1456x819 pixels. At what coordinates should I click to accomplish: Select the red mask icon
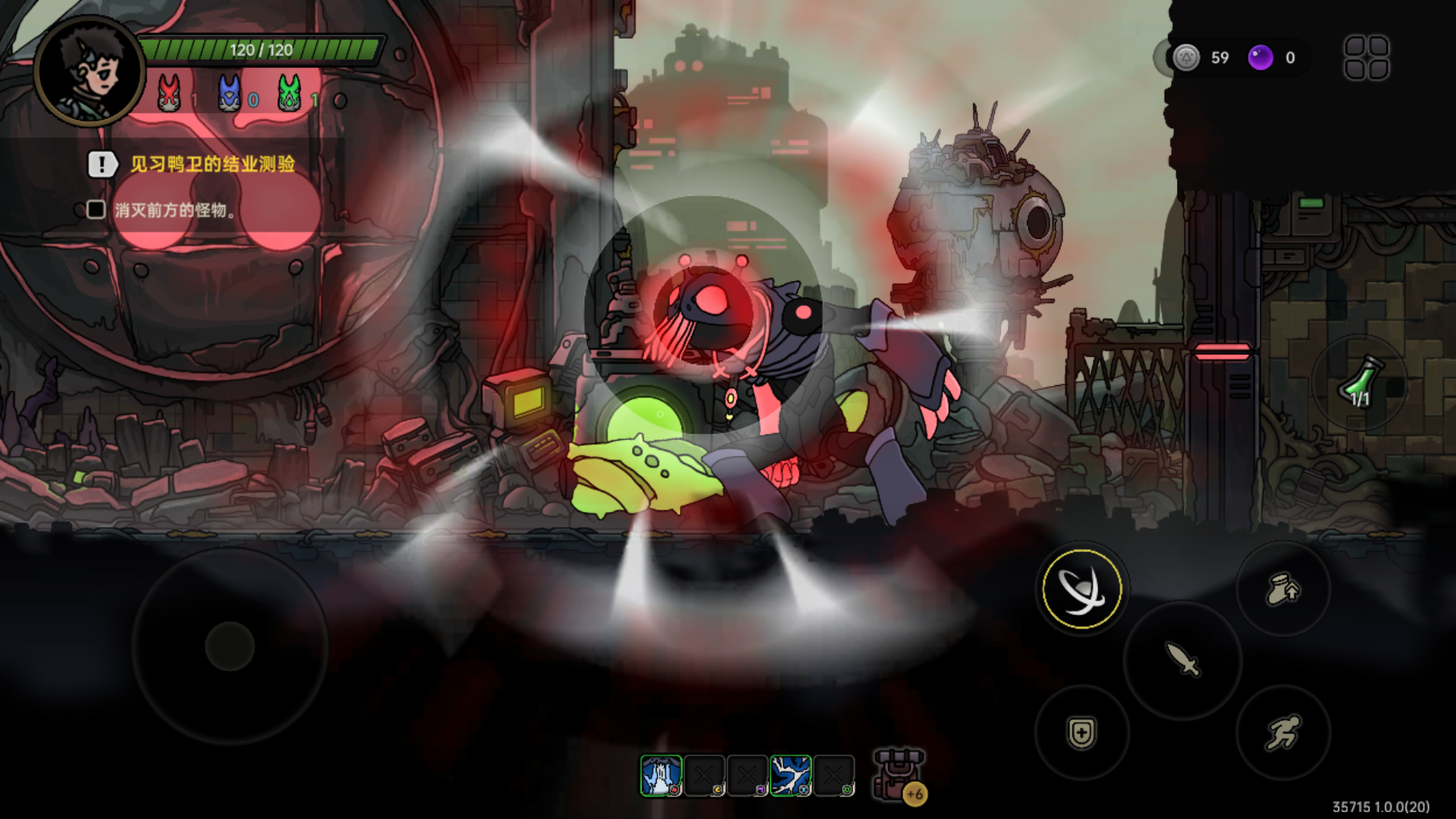click(168, 94)
